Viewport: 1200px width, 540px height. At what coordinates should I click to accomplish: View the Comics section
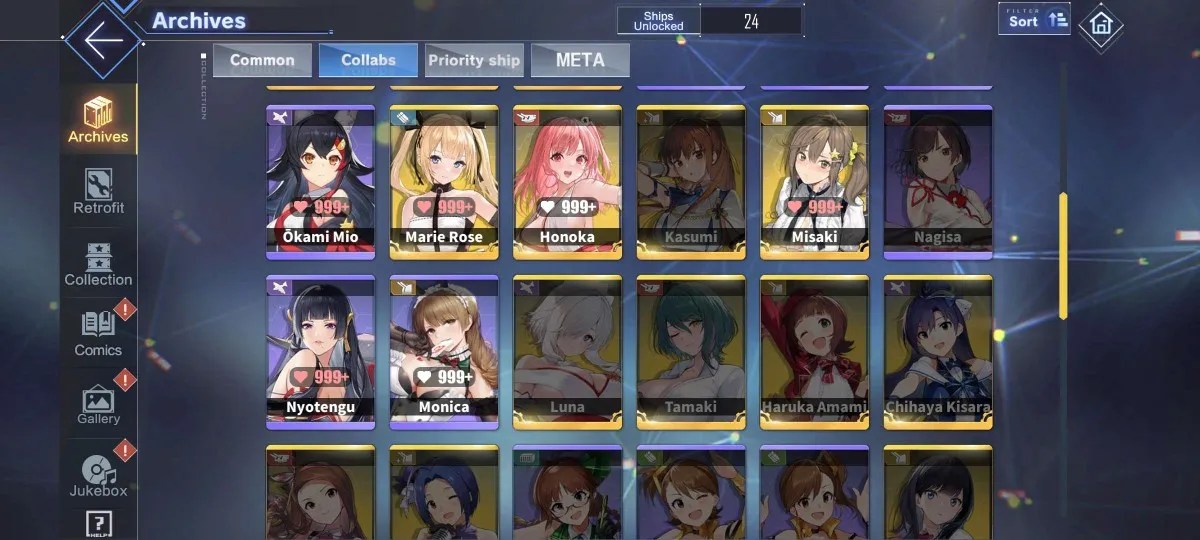[99, 334]
